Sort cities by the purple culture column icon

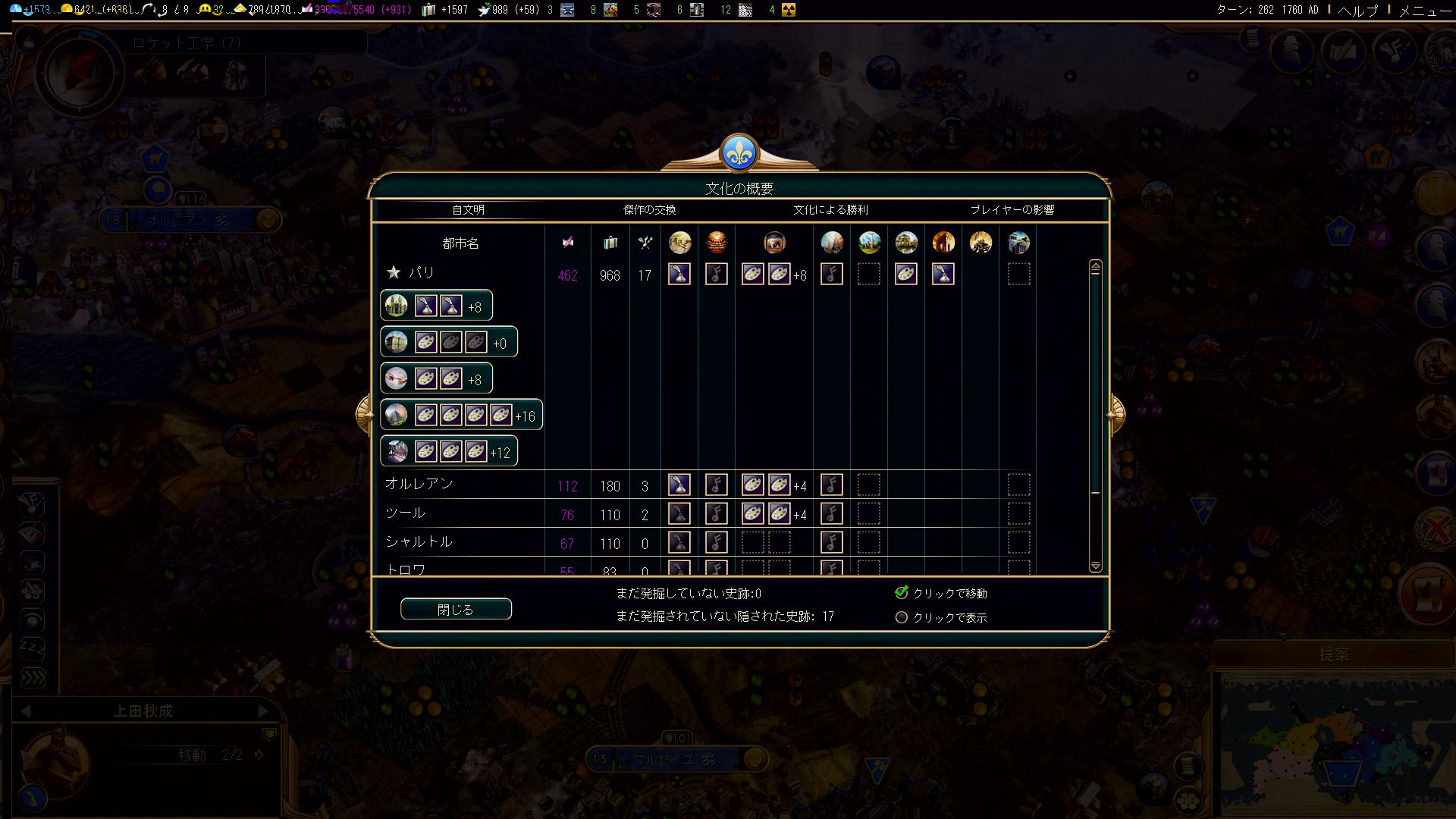click(567, 243)
